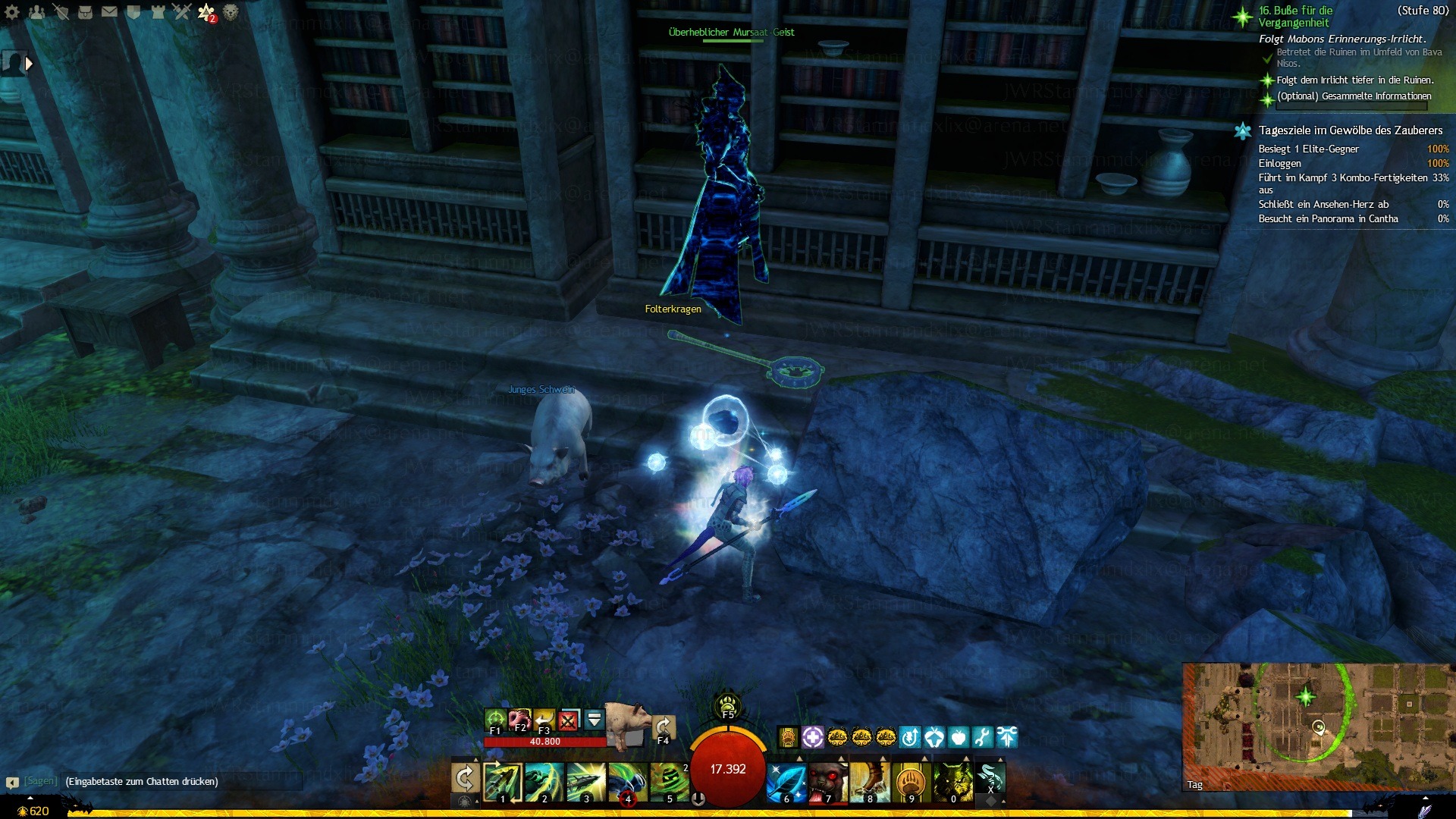Trigger the F5 paw beastmode button
The height and width of the screenshot is (819, 1456).
coord(728,706)
